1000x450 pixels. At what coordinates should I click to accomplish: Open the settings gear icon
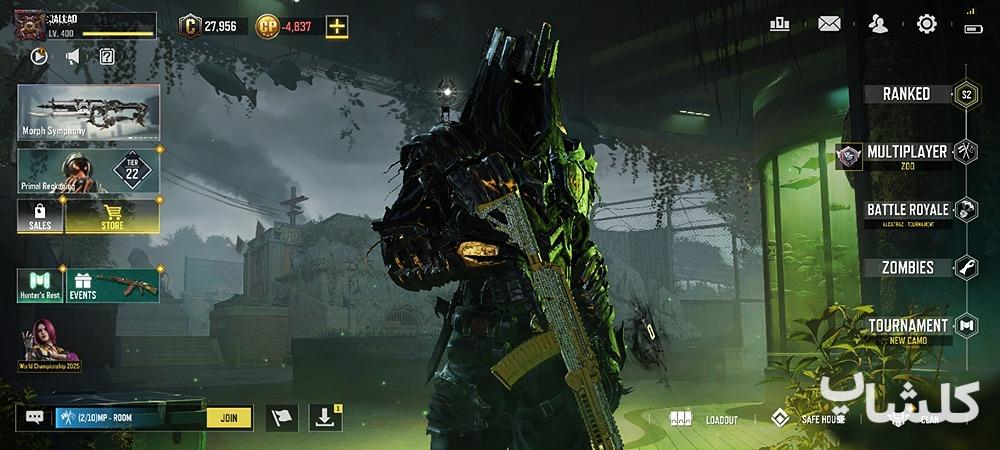pyautogui.click(x=926, y=24)
